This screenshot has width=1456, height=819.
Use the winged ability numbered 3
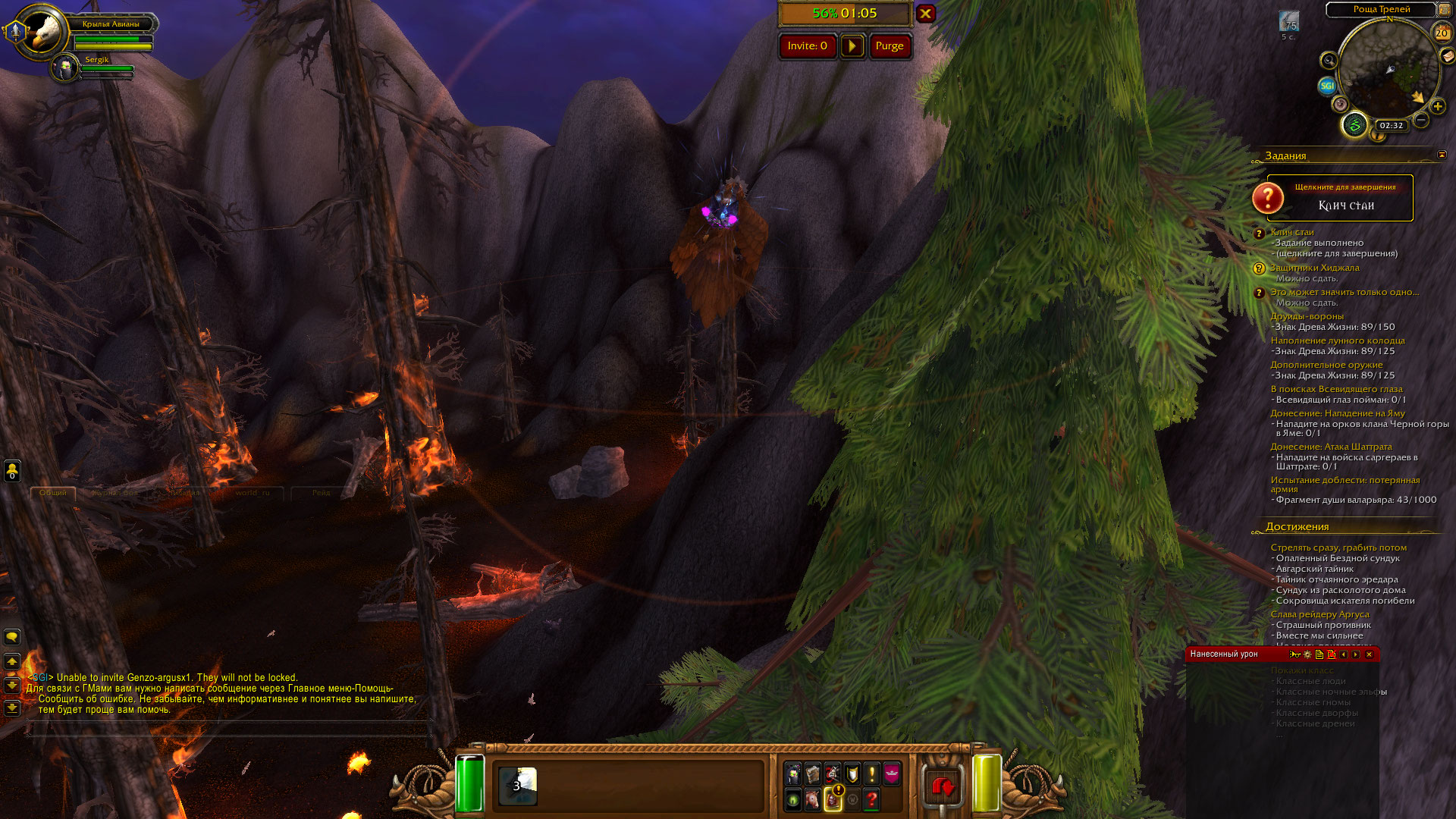518,786
